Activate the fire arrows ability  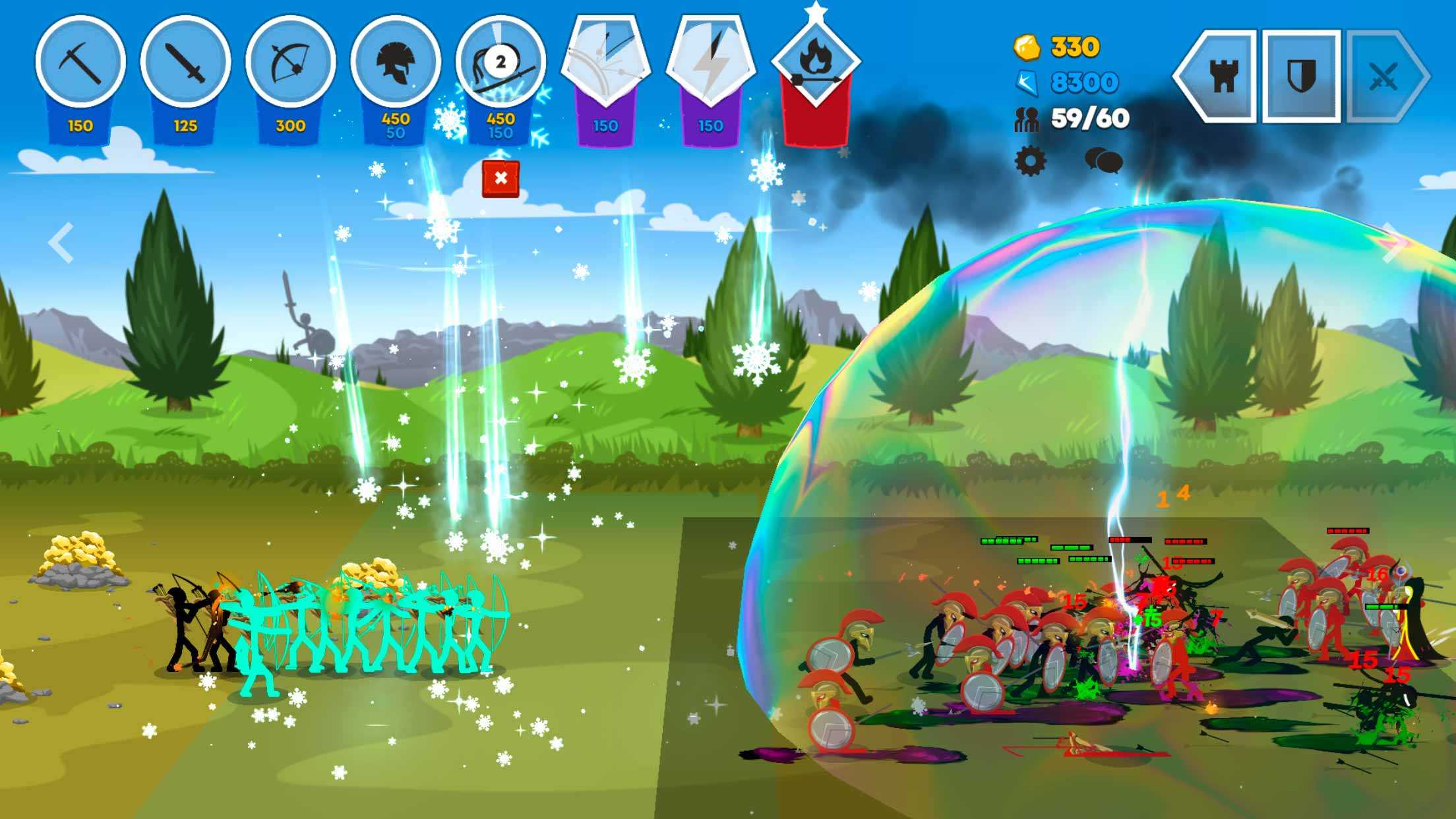point(816,63)
